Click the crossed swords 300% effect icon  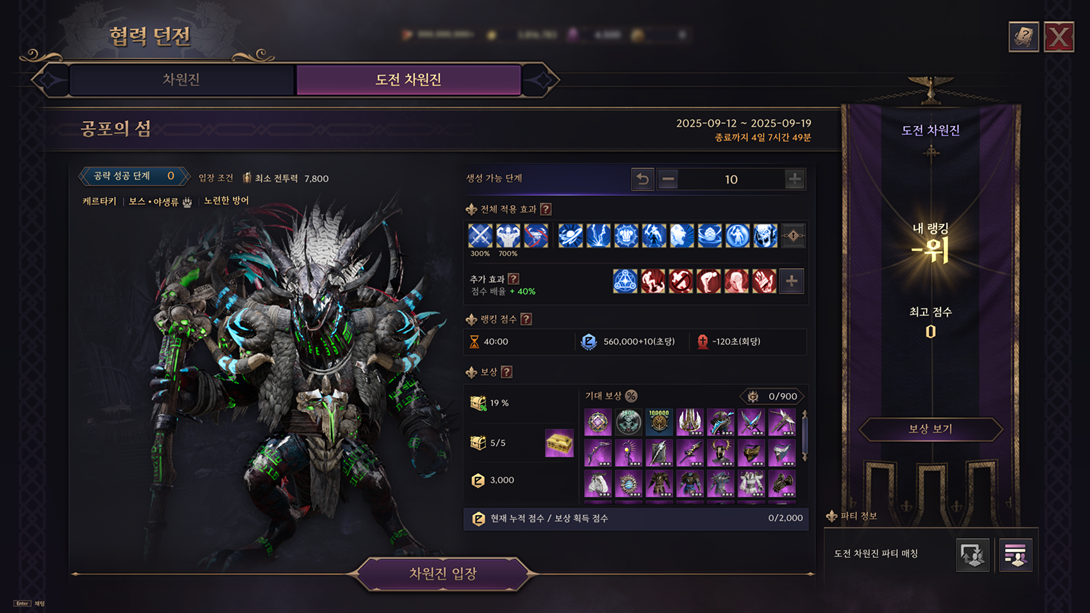[x=480, y=235]
